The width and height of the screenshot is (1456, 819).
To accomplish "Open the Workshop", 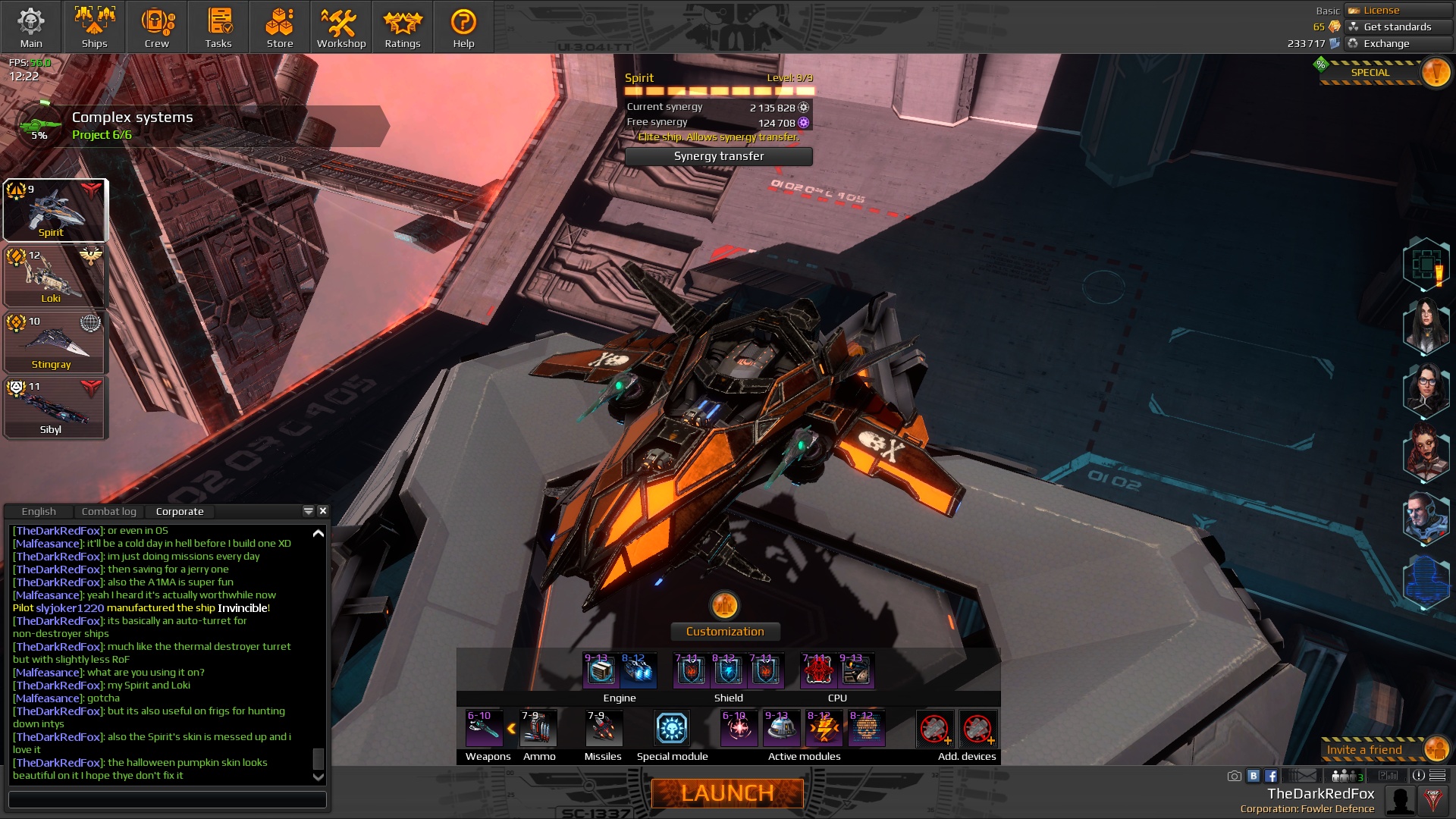I will [x=340, y=27].
